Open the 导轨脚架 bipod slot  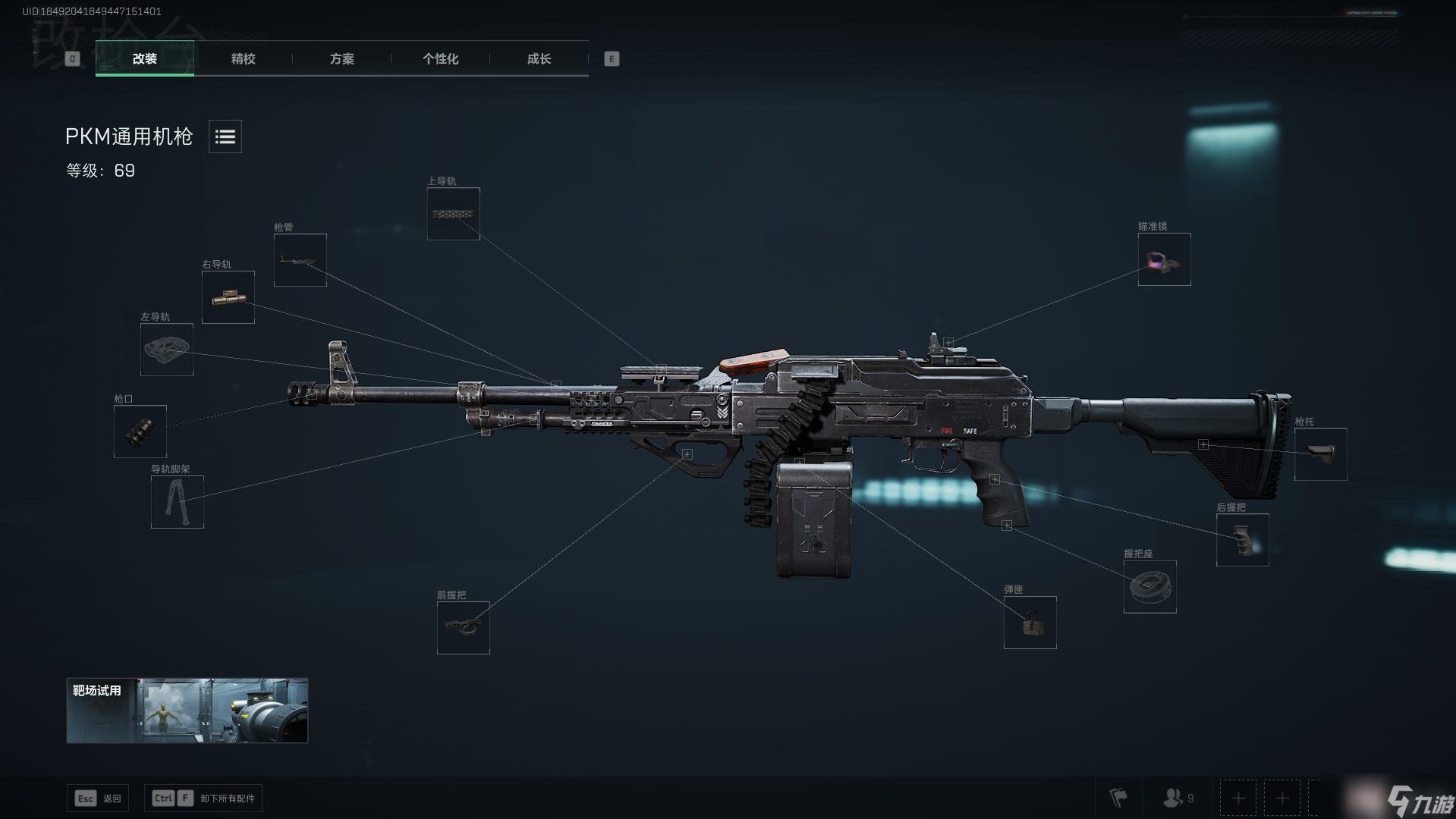(177, 502)
